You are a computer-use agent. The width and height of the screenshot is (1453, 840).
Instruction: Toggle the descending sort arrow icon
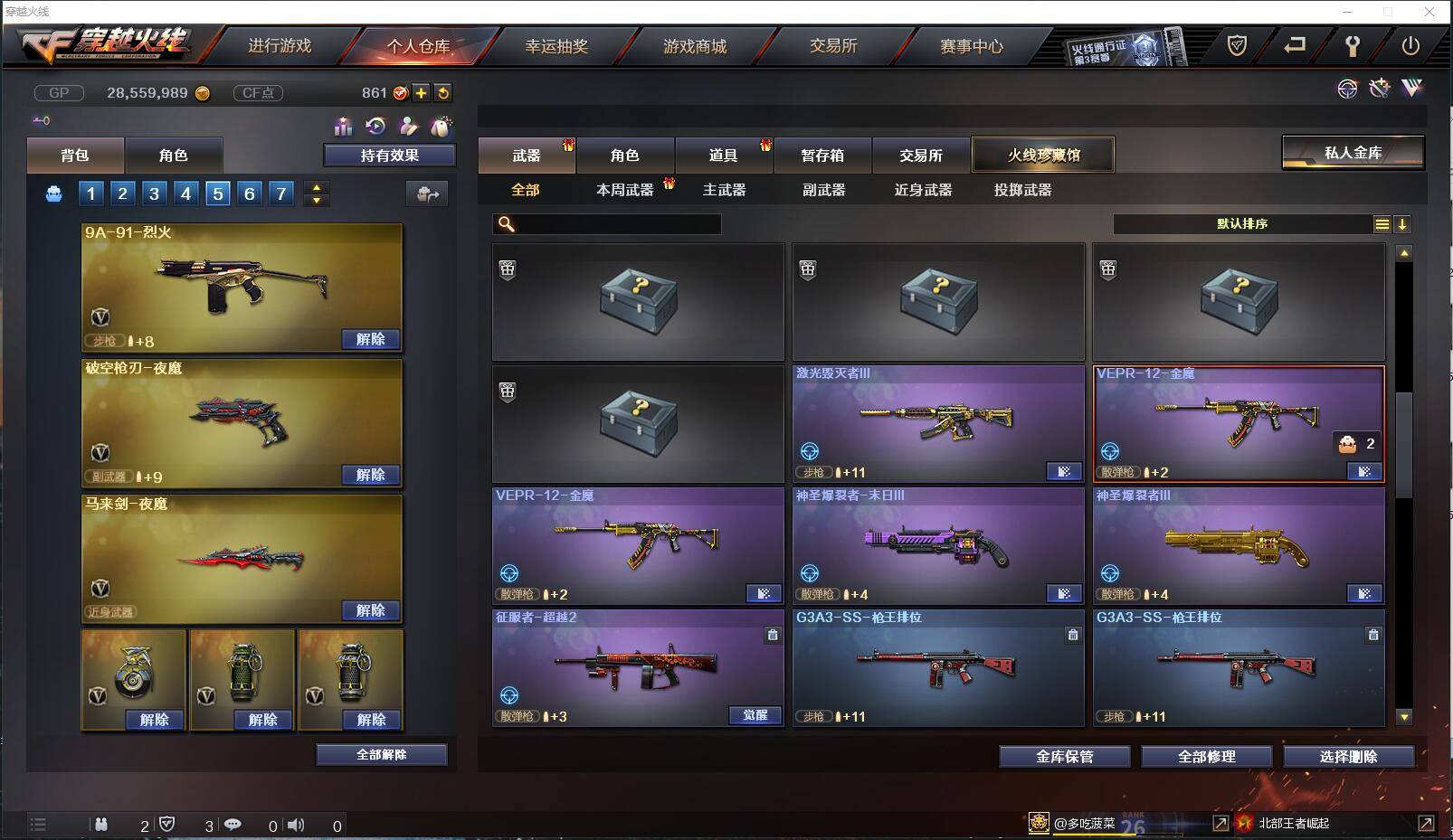[1403, 223]
